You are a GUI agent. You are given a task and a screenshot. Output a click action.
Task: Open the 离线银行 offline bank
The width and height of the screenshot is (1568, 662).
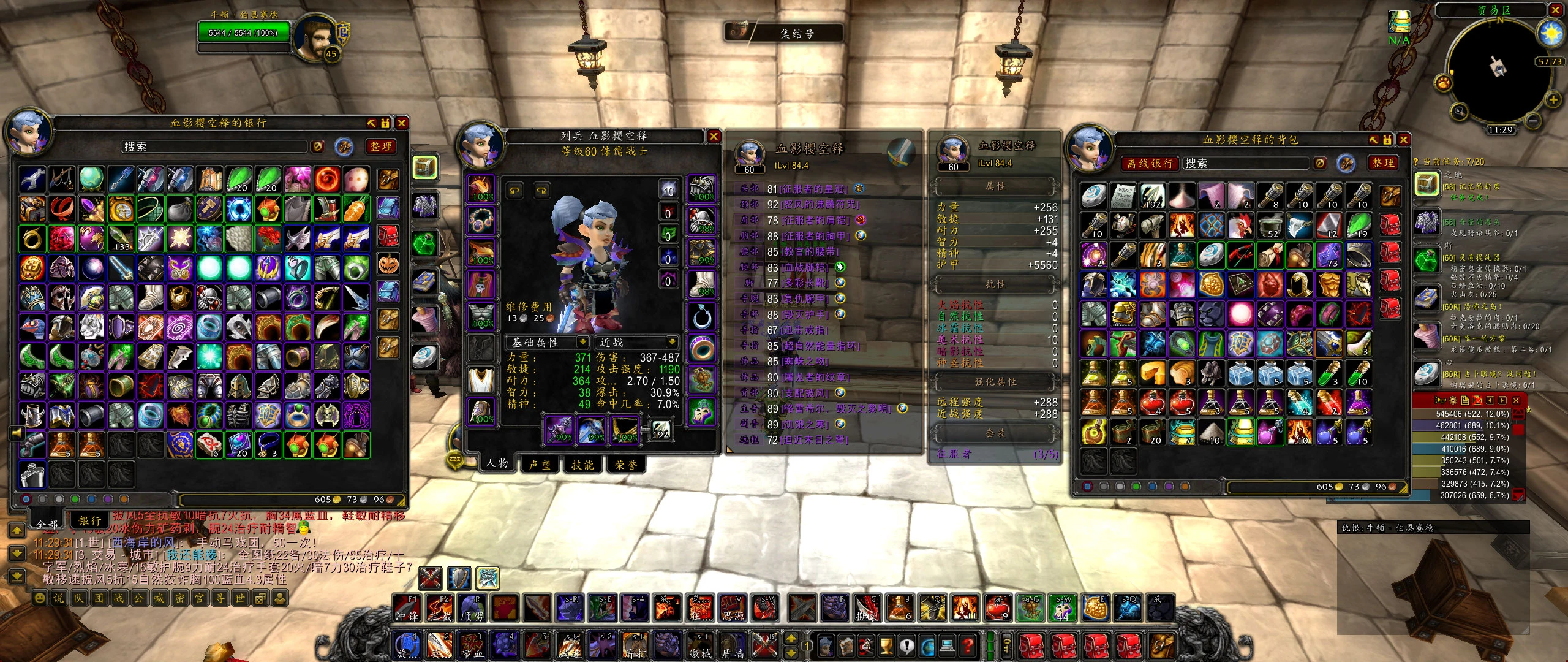pyautogui.click(x=1150, y=164)
